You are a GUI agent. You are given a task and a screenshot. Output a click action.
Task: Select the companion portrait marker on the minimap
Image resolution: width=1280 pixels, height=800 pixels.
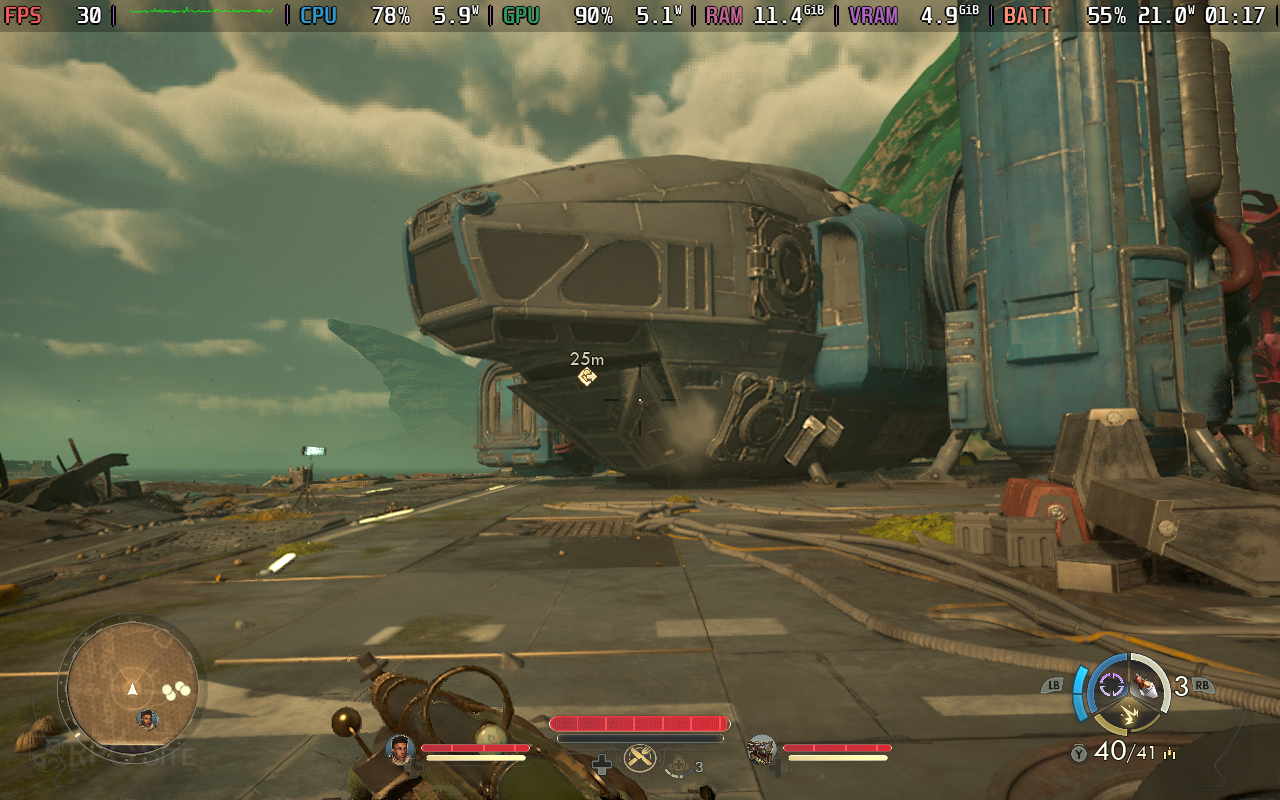[x=148, y=719]
